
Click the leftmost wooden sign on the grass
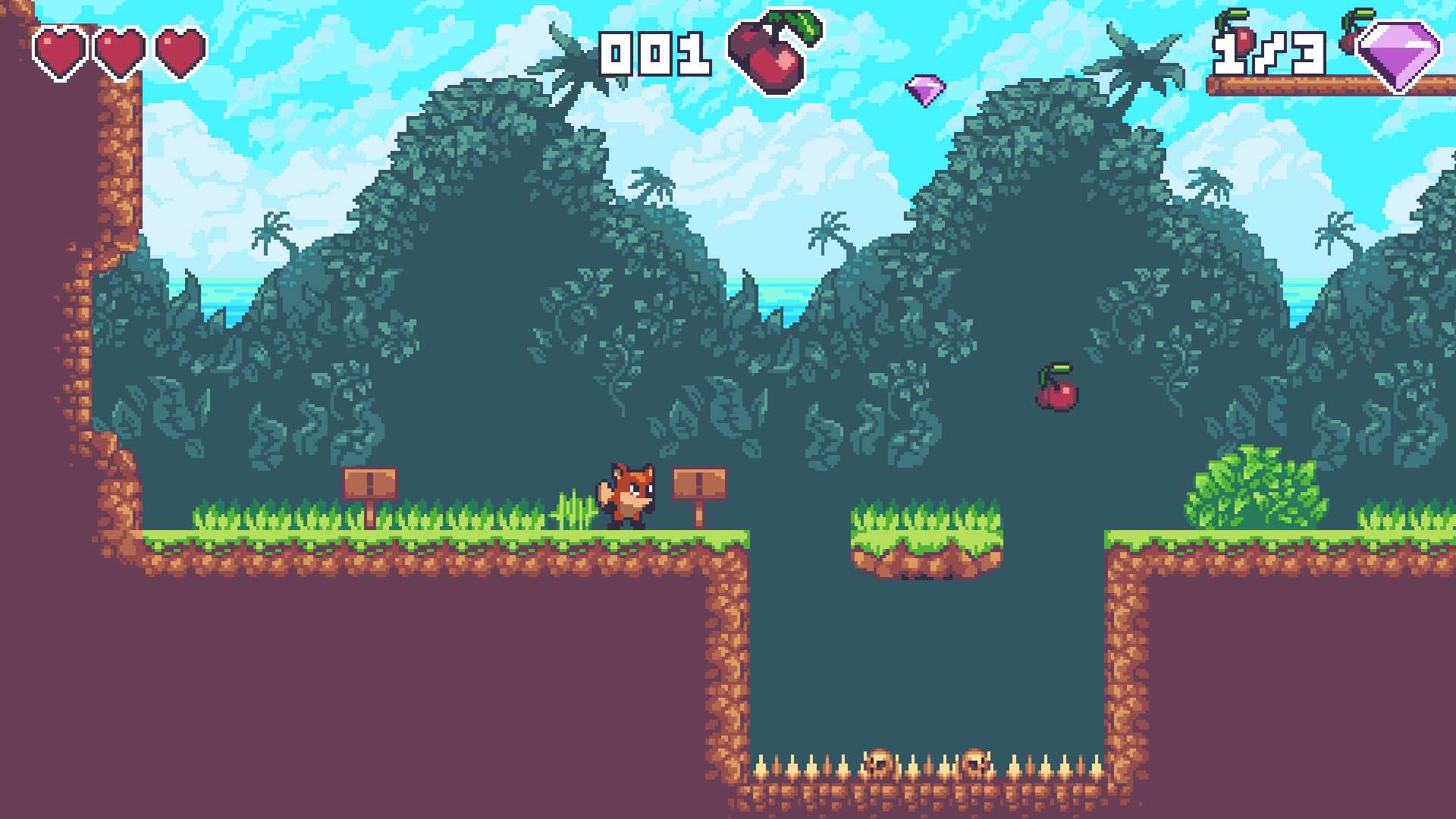coord(370,482)
